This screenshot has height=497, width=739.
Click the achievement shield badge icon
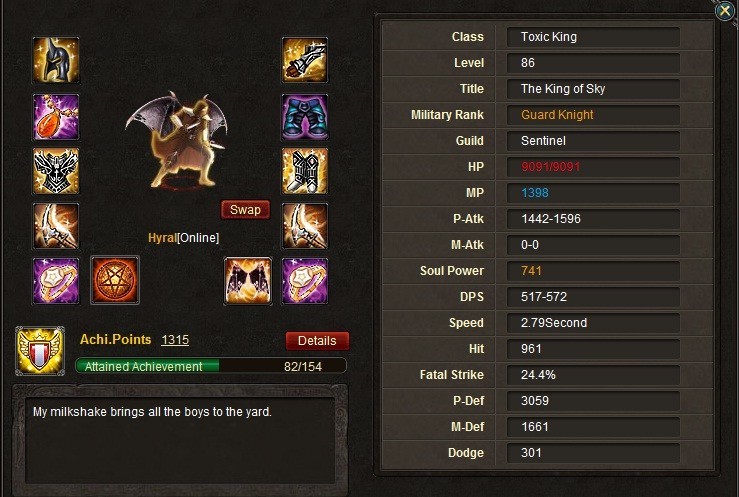click(40, 351)
